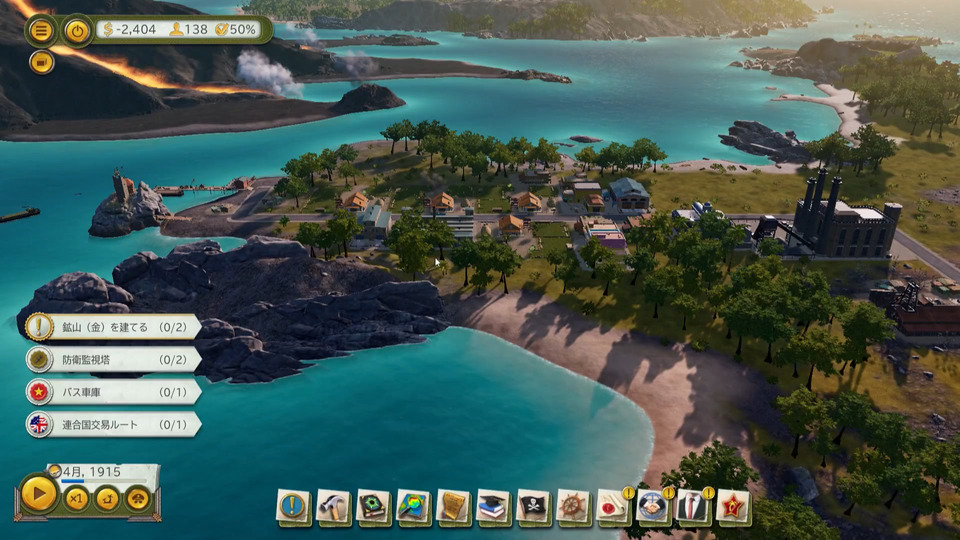Open the hammer build menu
Screen dimensions: 960x540
tap(333, 506)
